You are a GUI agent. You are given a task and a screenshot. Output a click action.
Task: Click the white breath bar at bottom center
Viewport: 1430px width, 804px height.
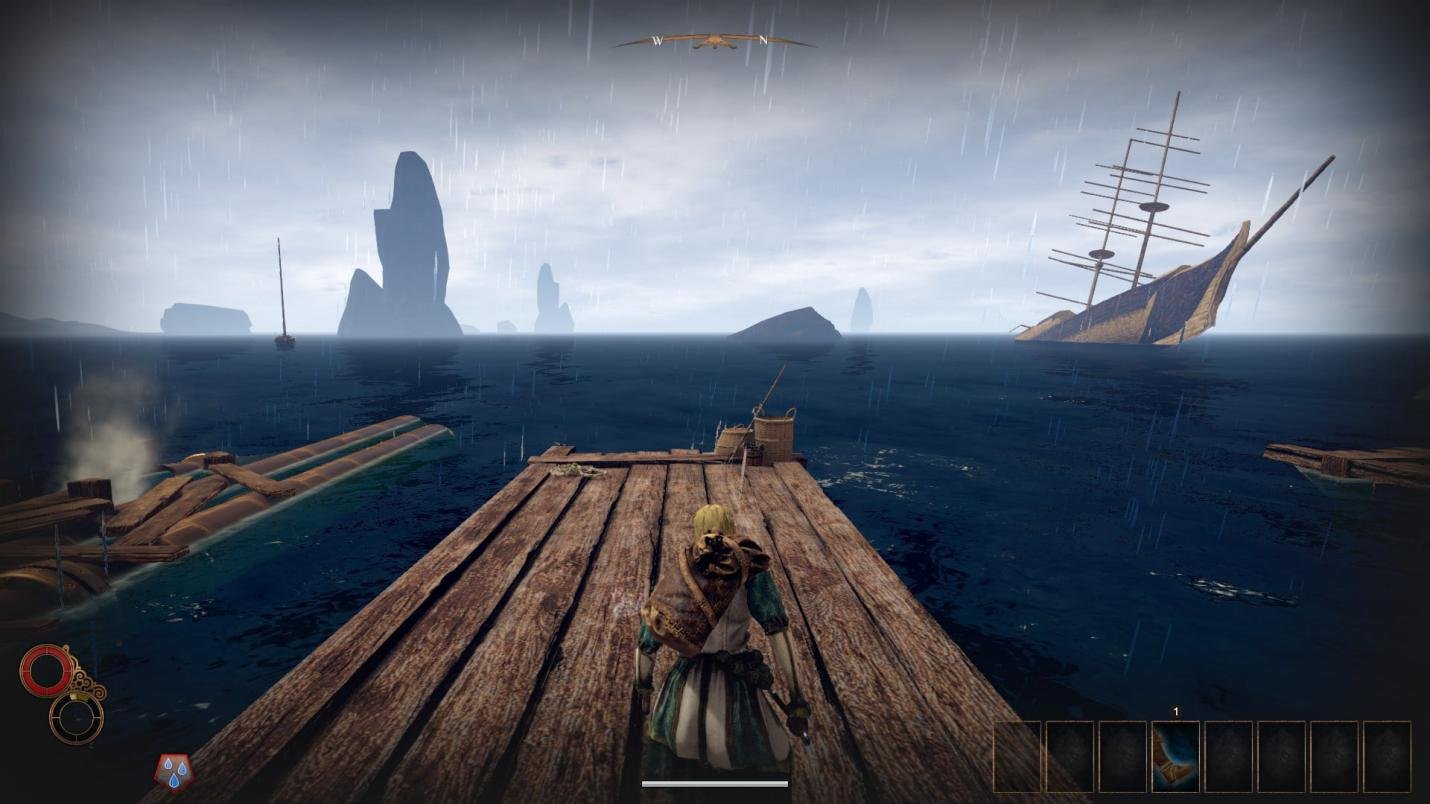[x=714, y=784]
